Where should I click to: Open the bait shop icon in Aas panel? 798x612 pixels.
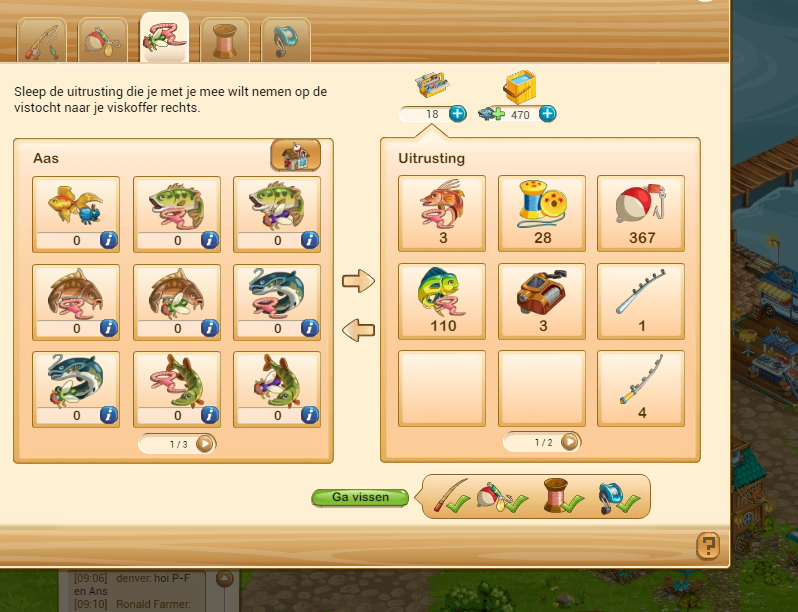295,156
